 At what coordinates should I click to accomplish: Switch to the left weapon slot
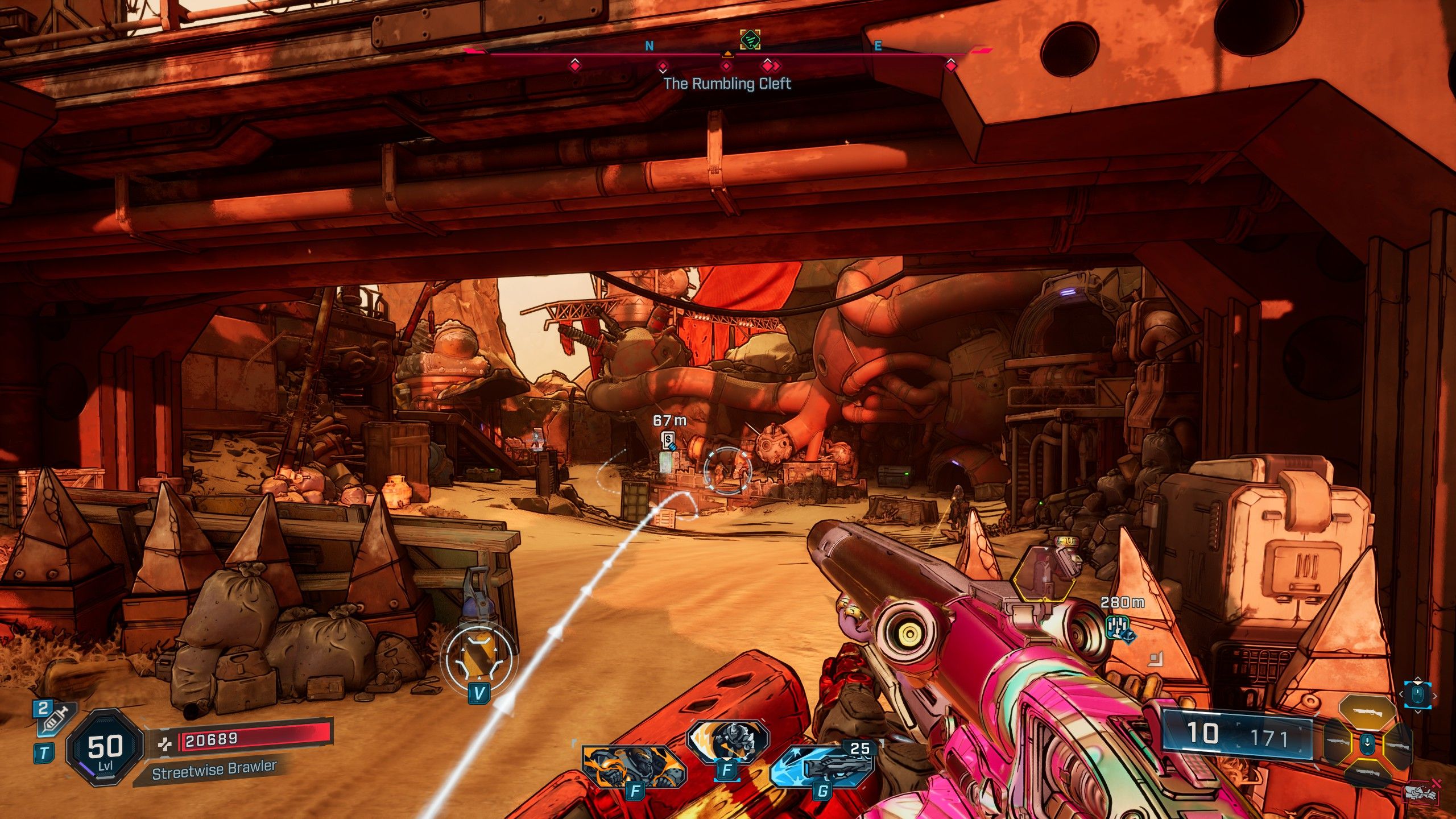1338,743
